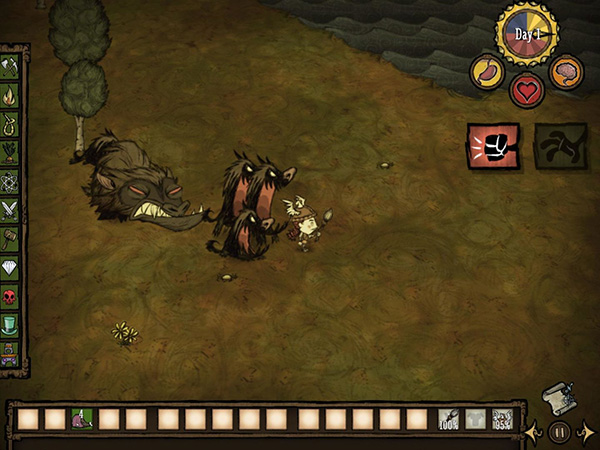Tap the fist attack button
The image size is (600, 450).
click(493, 145)
